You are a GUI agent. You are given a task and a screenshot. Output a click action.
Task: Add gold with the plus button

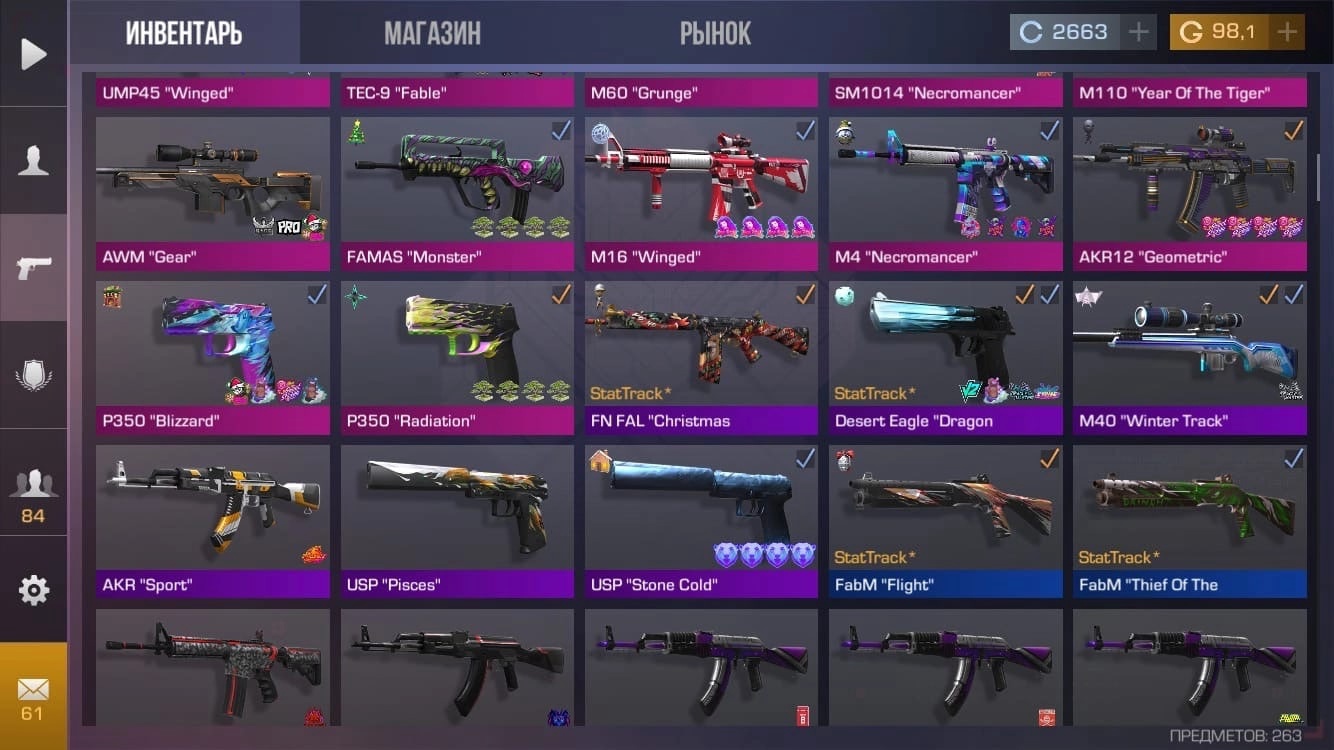click(1287, 33)
